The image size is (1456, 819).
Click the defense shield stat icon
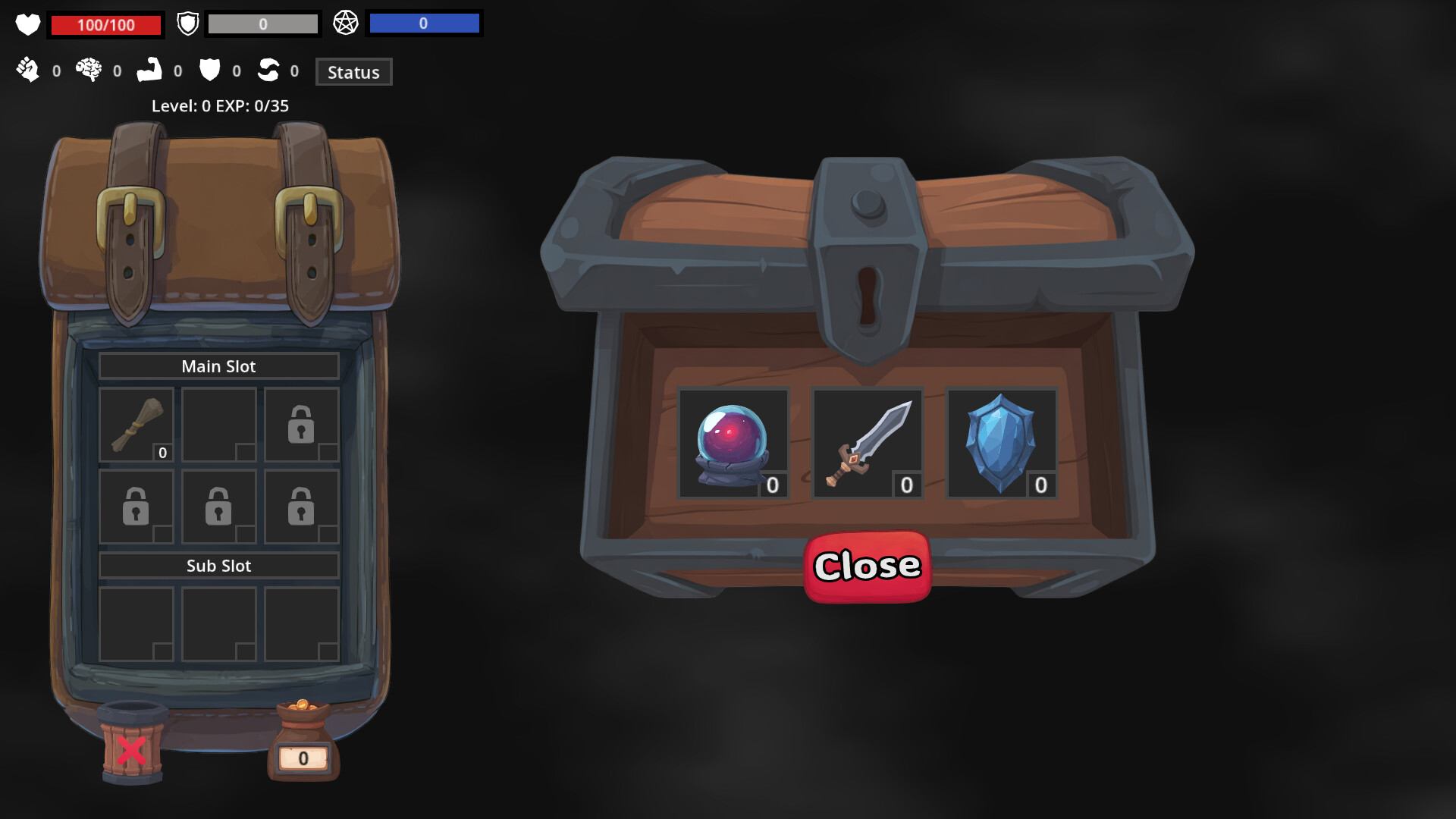(x=209, y=71)
